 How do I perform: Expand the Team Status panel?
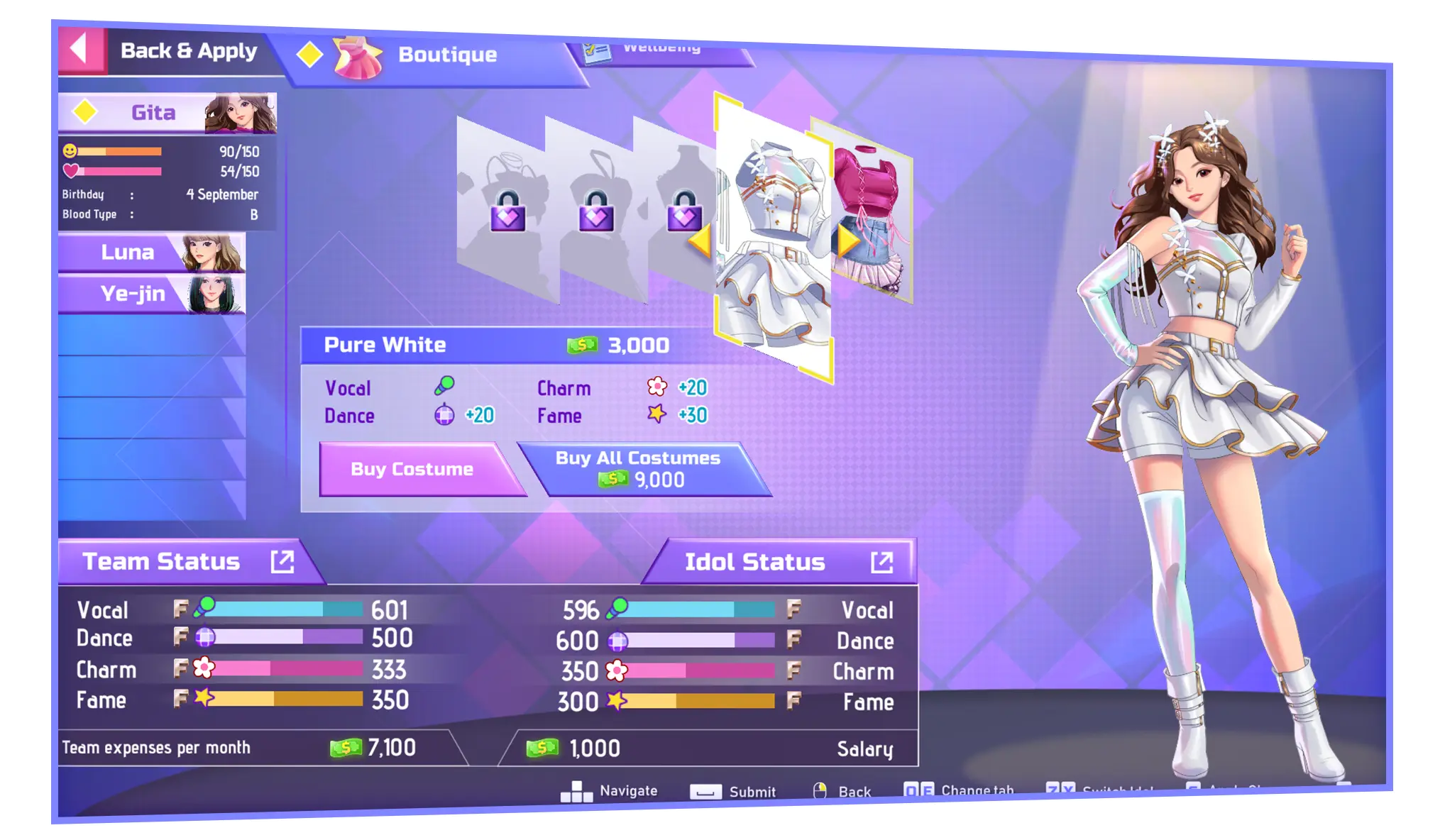(x=282, y=562)
